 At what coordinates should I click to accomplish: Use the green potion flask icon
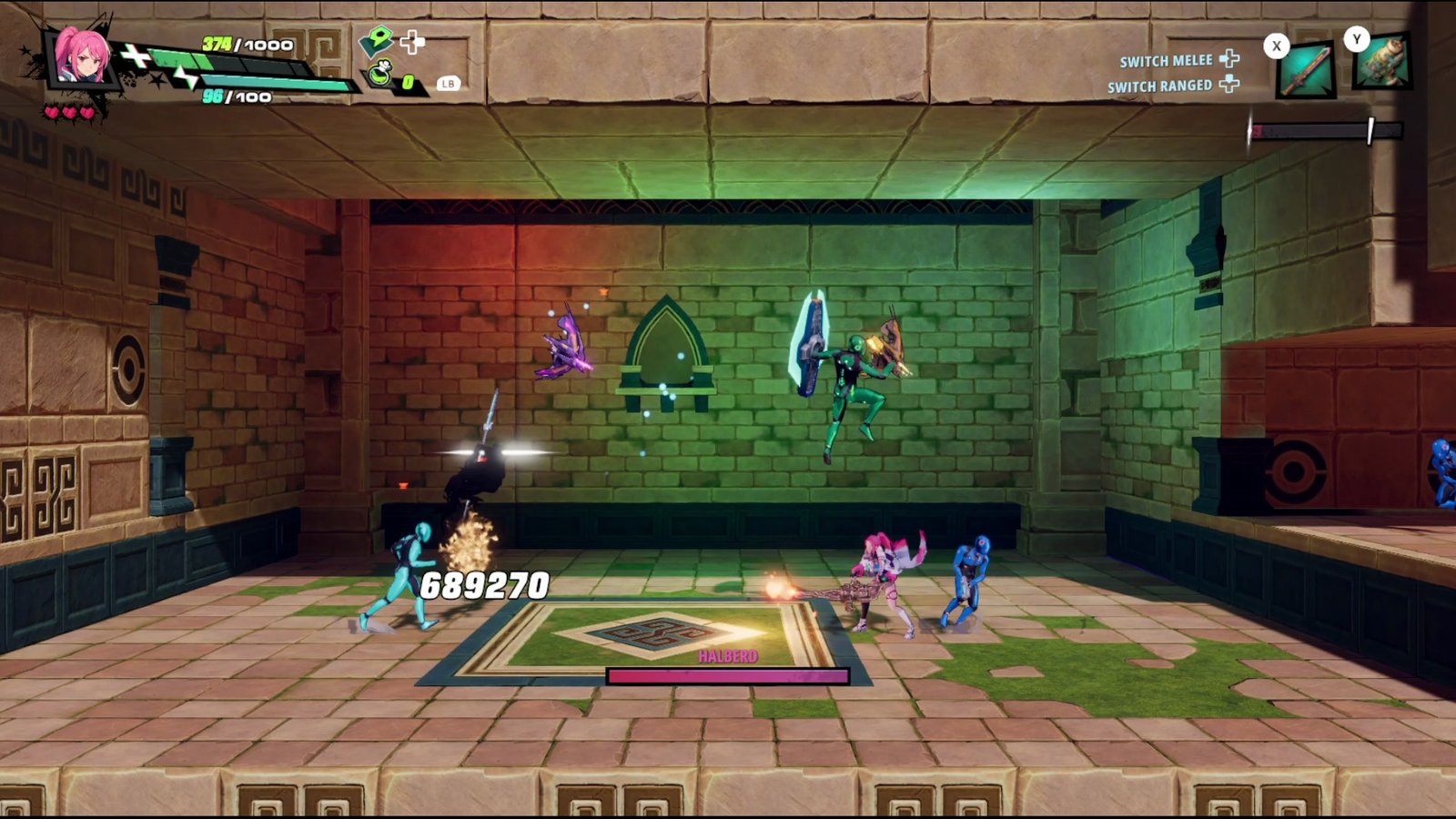click(x=380, y=74)
